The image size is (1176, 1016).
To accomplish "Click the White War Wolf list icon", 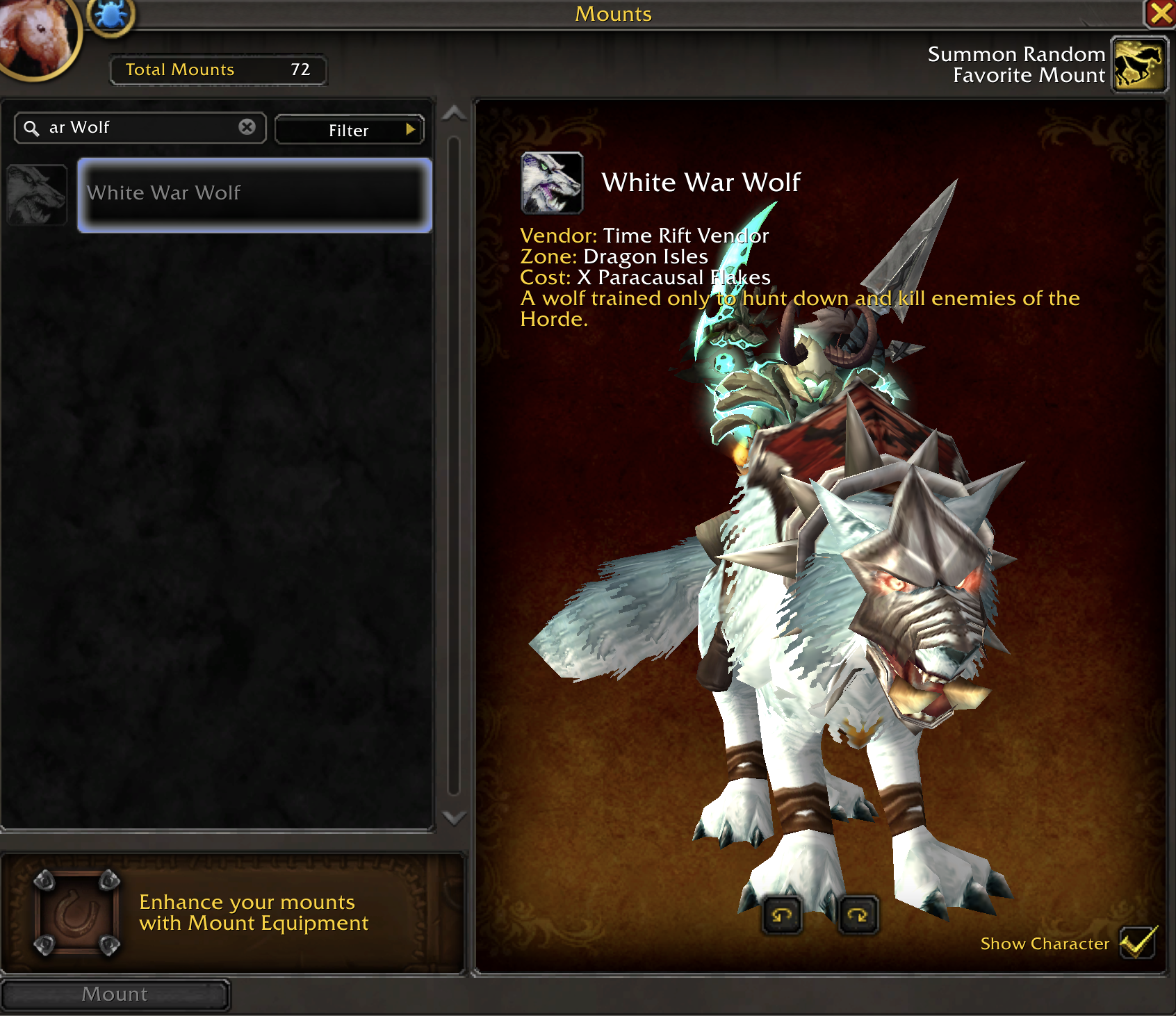I will [37, 195].
